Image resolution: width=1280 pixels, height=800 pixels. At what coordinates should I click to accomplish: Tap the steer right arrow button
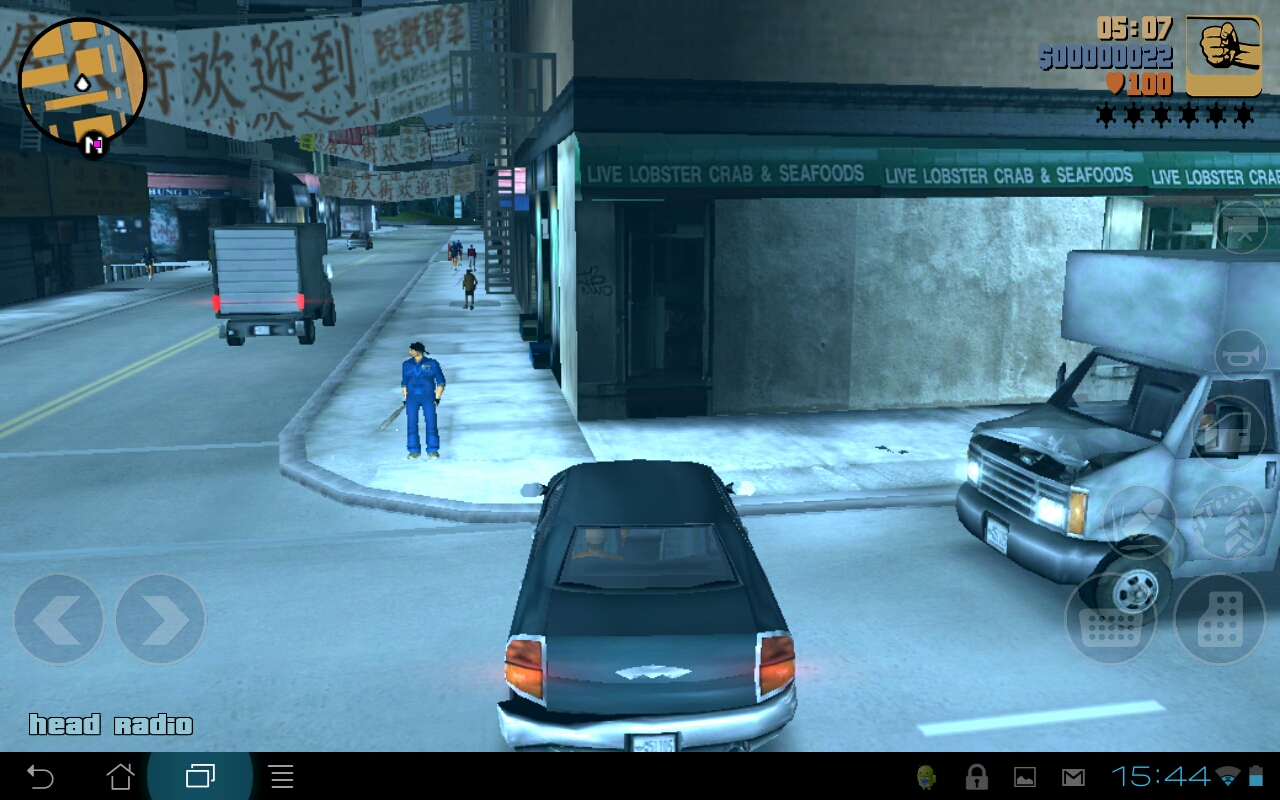tap(160, 620)
